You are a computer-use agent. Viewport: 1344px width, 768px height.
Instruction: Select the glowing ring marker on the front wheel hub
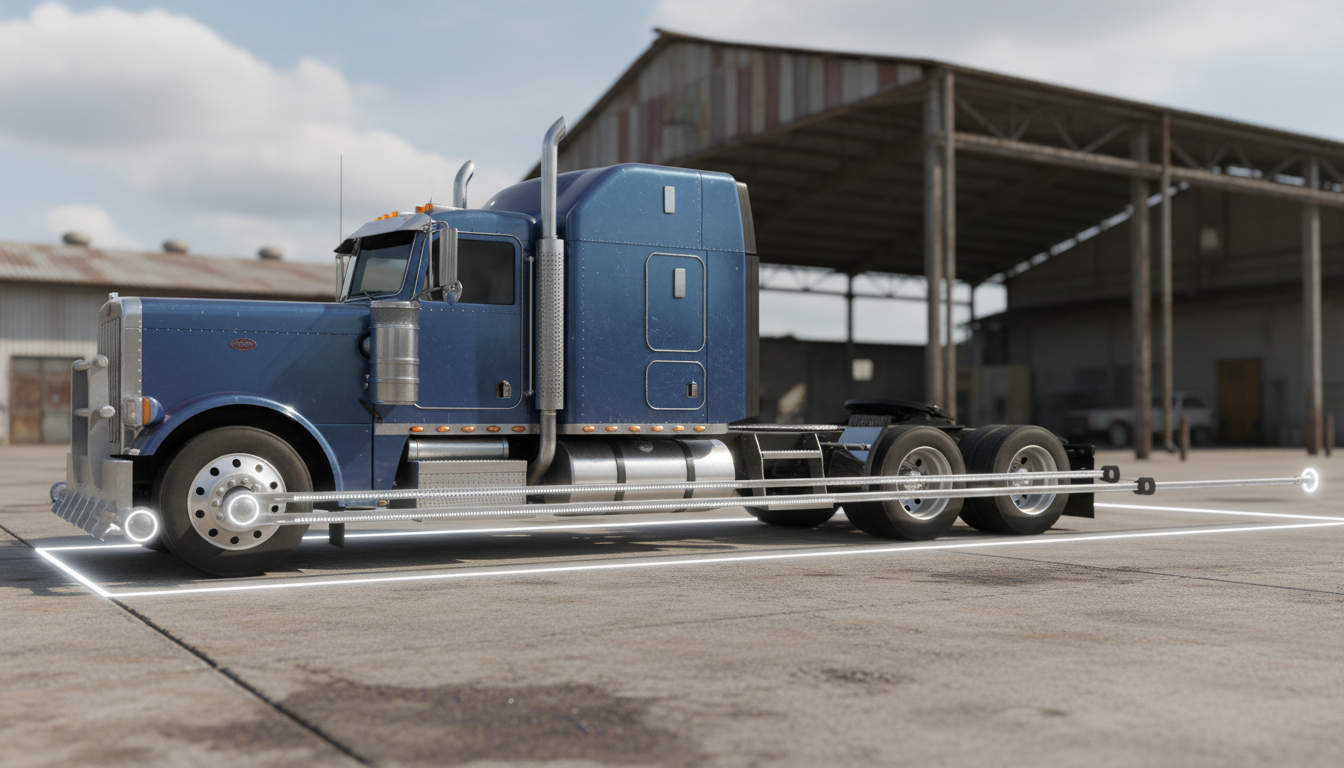coord(240,508)
